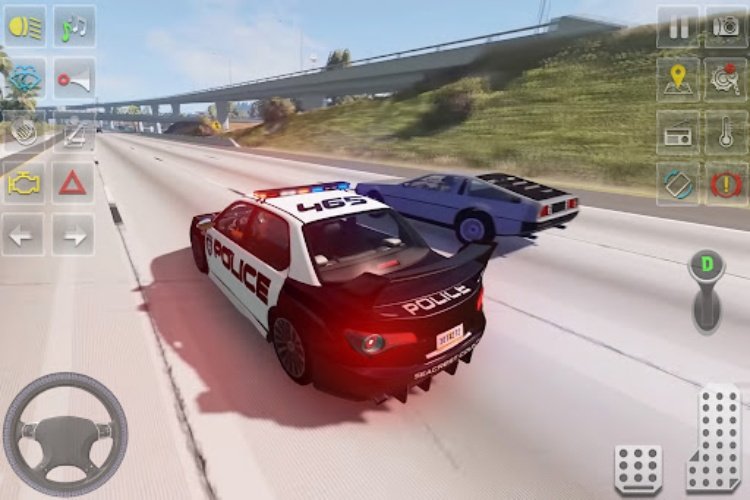Viewport: 750px width, 500px height.
Task: Open the gear settings icon with red dot
Action: tap(726, 79)
